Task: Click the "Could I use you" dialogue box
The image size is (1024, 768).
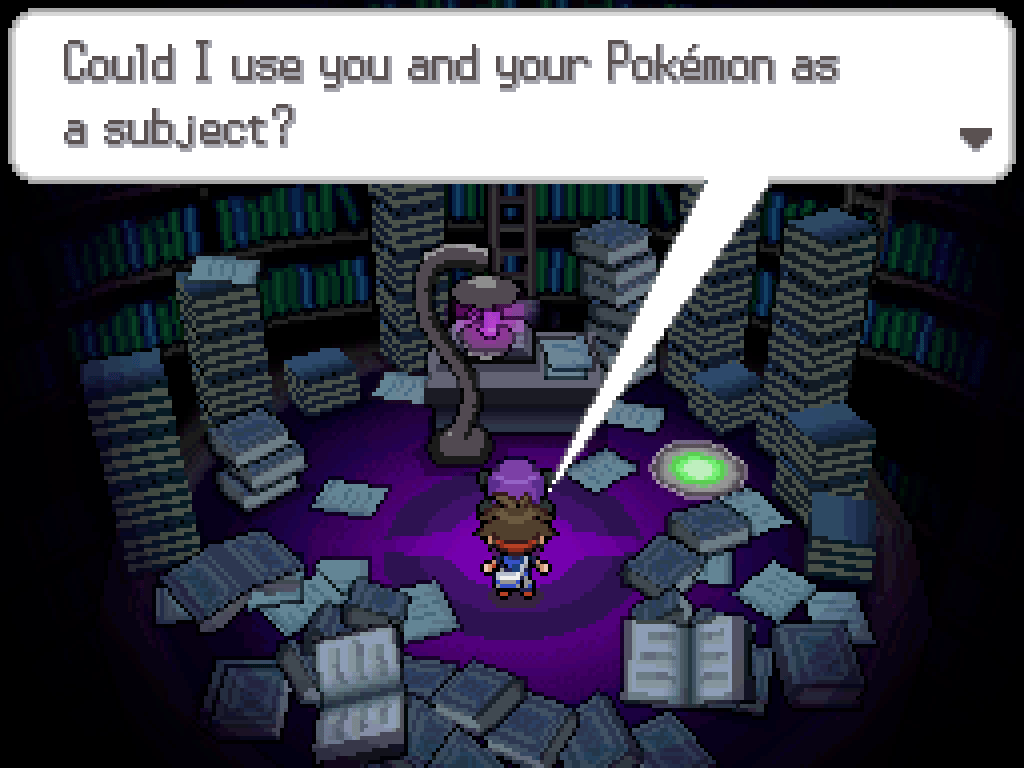Action: tap(510, 97)
